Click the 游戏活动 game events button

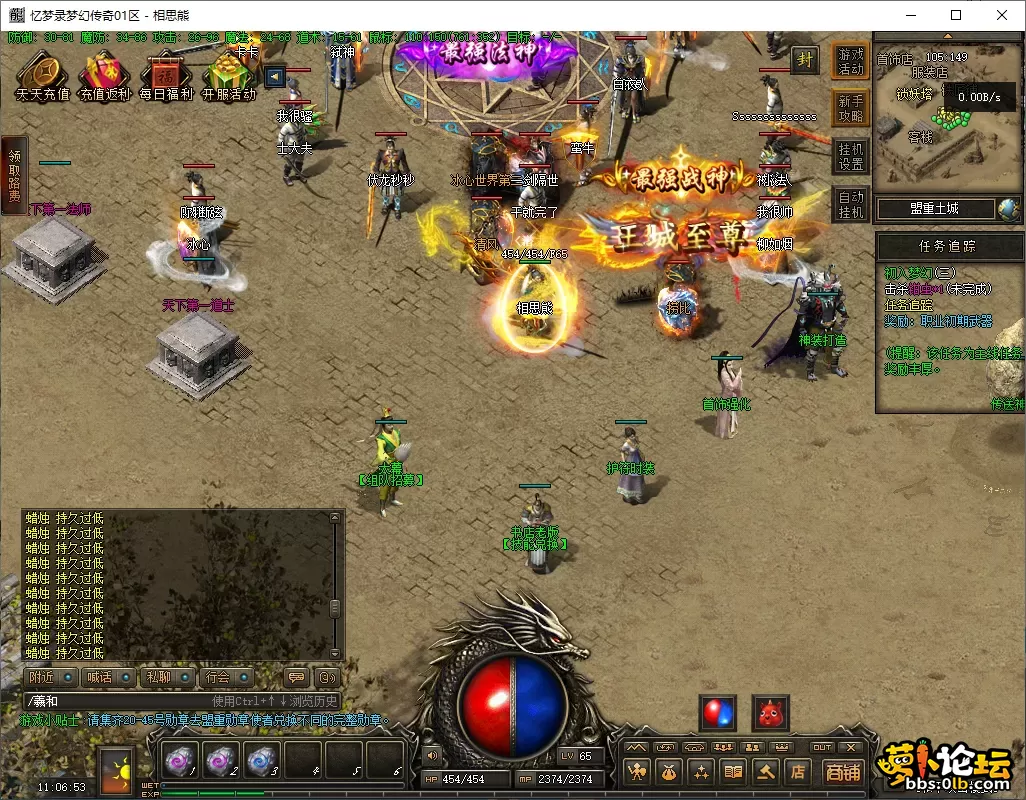tap(851, 61)
